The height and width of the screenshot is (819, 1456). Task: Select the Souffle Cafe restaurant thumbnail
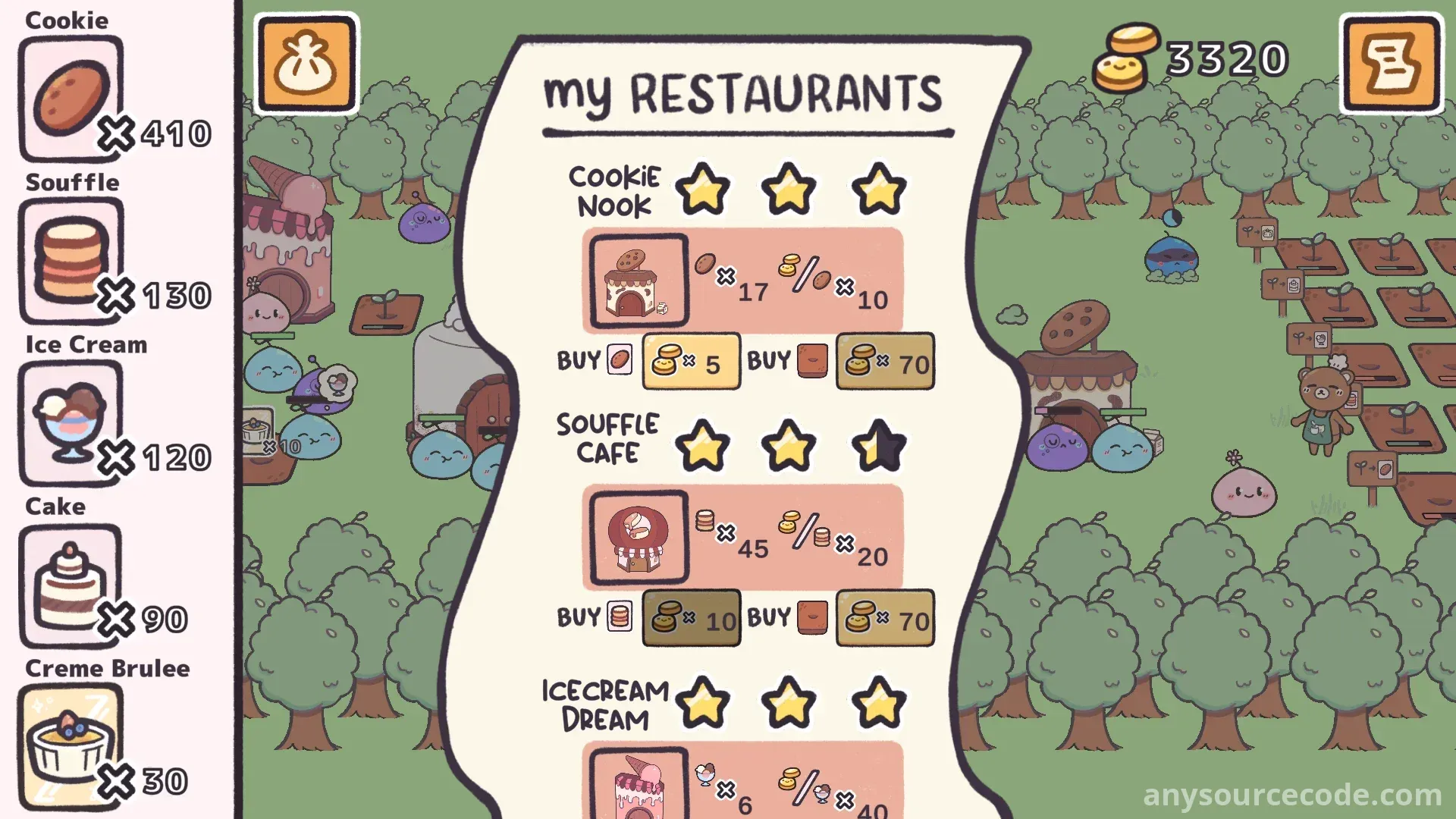tap(639, 538)
